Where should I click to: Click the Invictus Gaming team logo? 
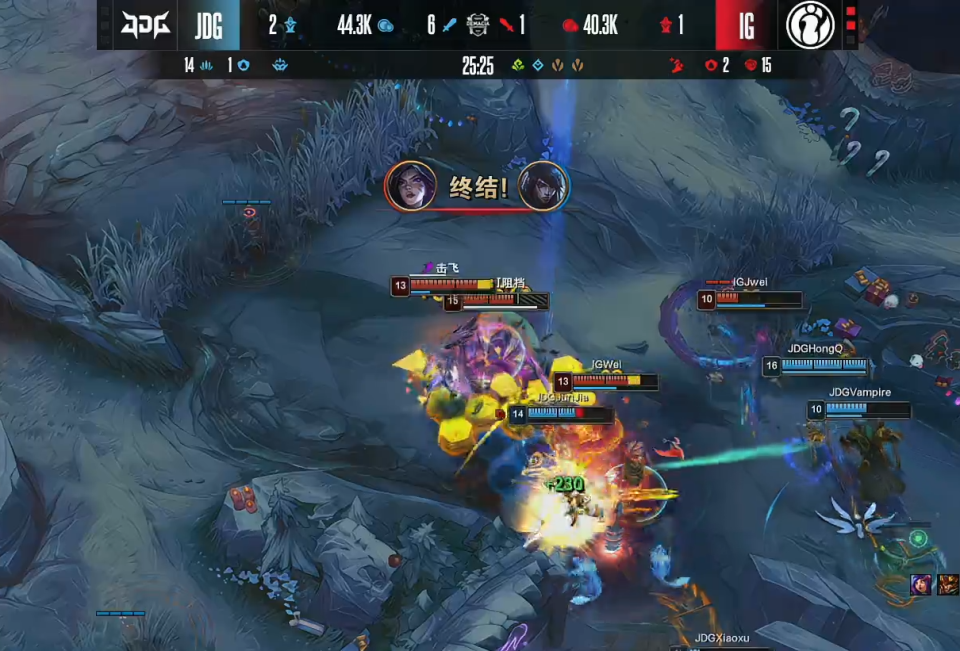coord(810,25)
